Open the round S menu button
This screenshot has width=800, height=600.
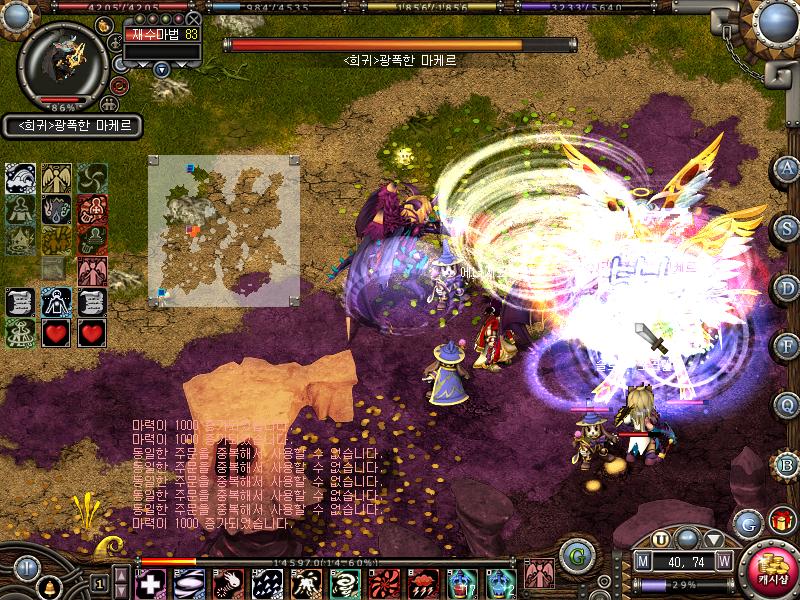pyautogui.click(x=787, y=228)
